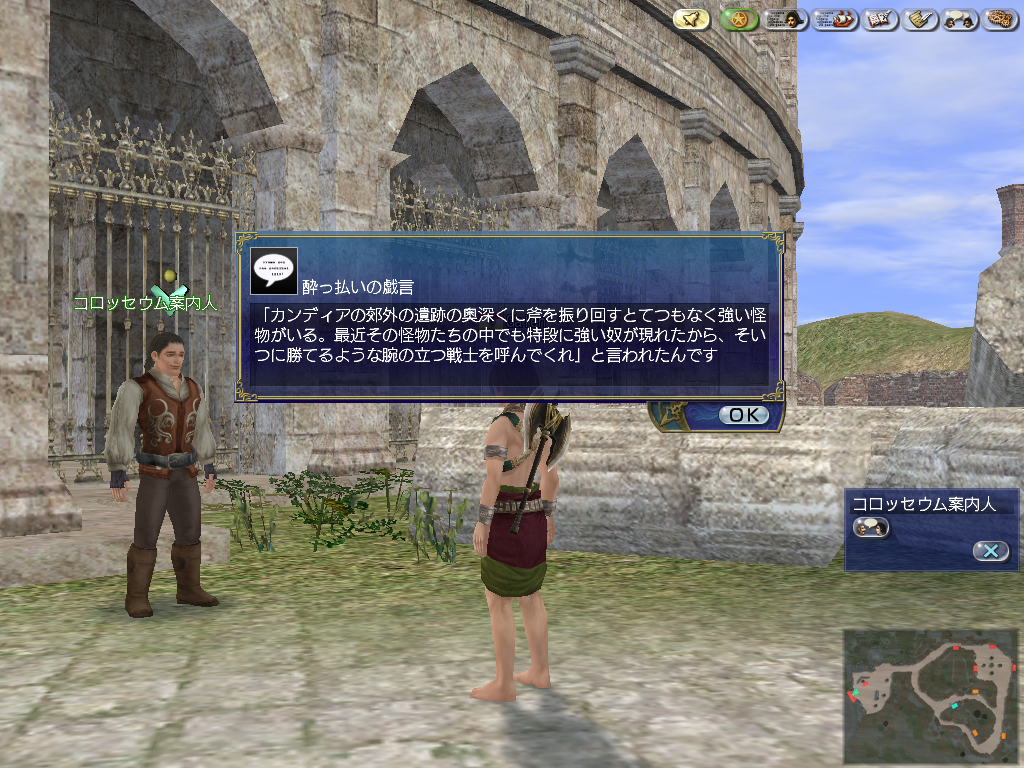Open the book with quill button
The image size is (1024, 768).
pos(881,19)
